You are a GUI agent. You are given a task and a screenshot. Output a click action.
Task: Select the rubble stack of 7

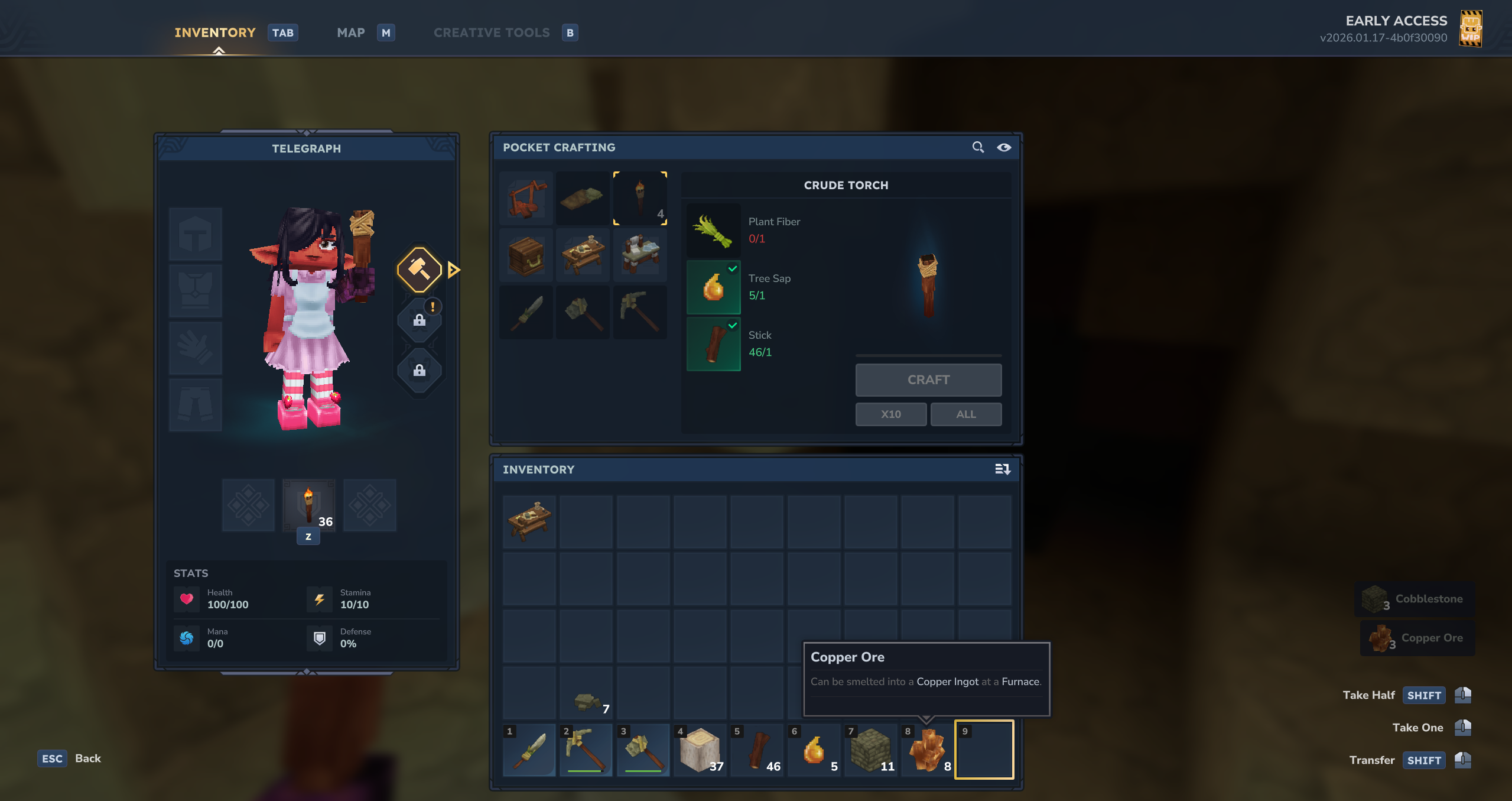[x=586, y=693]
